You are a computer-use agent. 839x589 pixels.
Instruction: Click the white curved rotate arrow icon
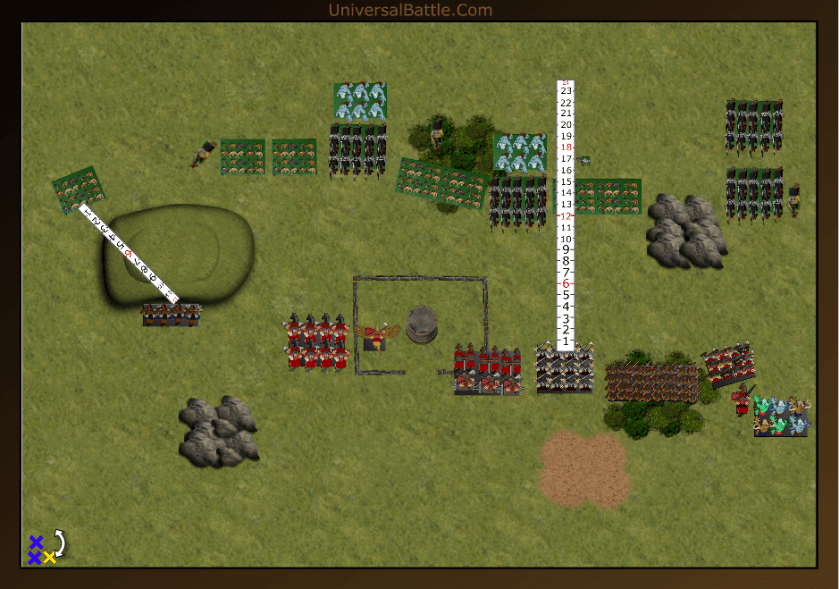pos(59,543)
